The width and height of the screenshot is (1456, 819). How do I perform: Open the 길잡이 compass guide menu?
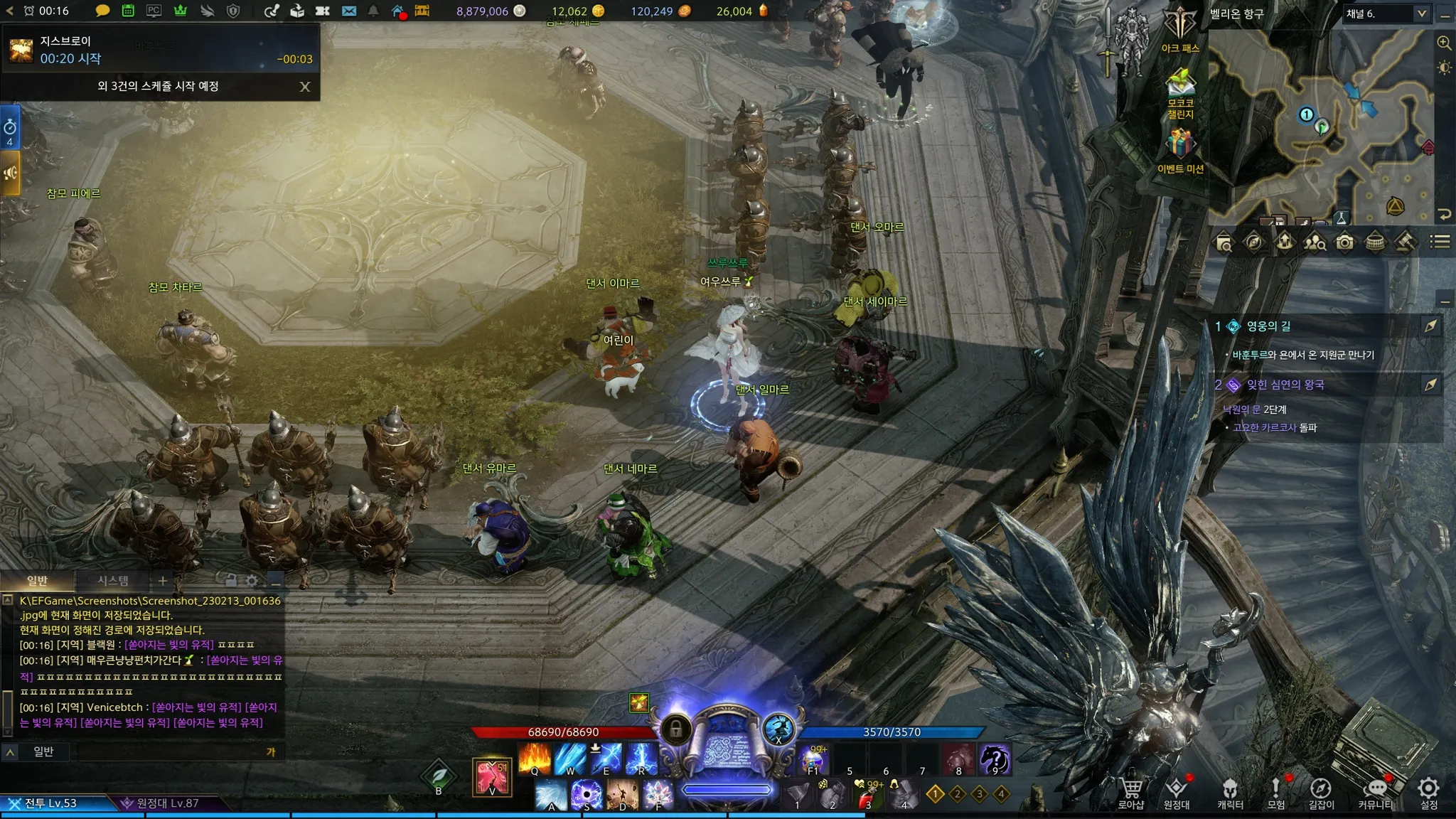pyautogui.click(x=1321, y=792)
